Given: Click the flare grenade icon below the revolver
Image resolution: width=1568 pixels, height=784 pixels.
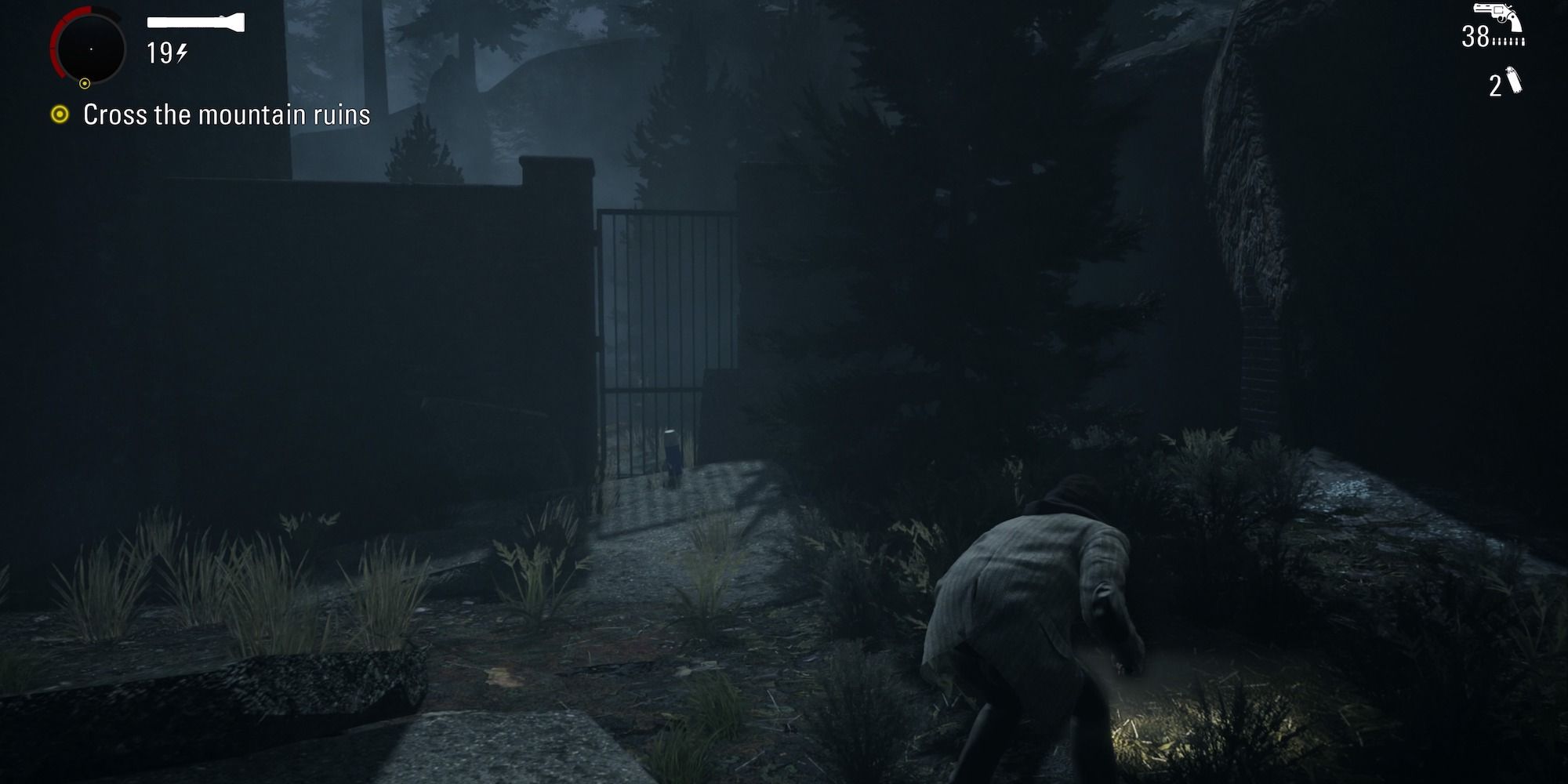Looking at the screenshot, I should coord(1514,80).
